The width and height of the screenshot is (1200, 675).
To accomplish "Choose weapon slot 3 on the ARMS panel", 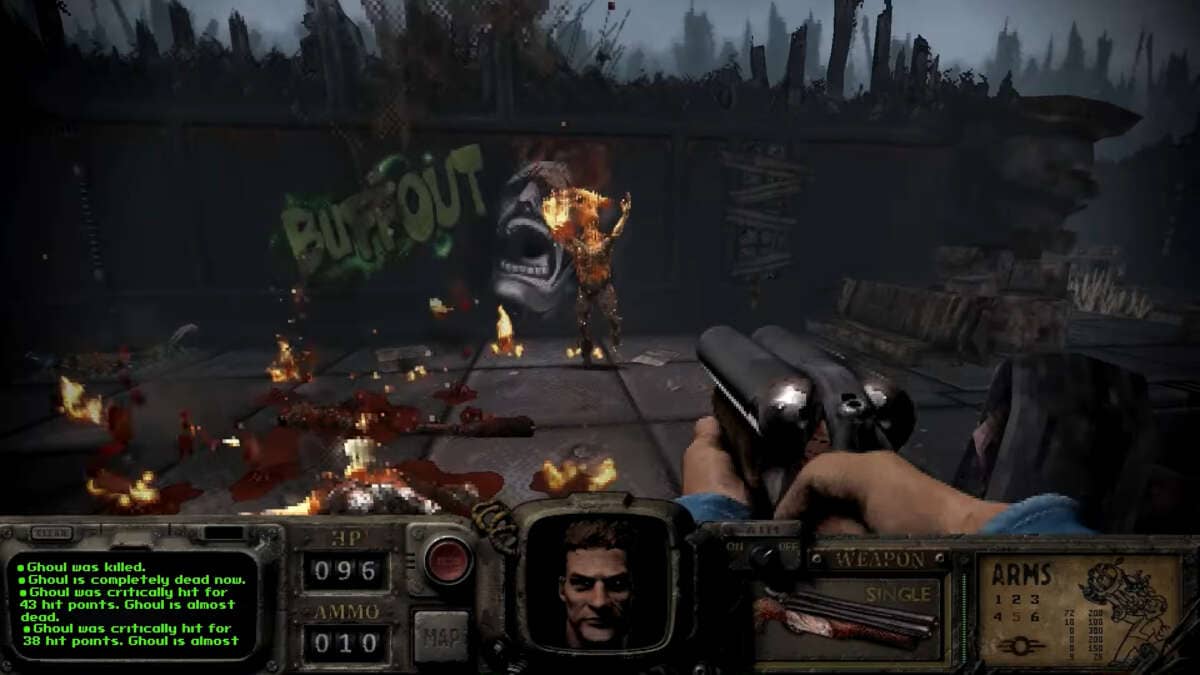I will [x=1035, y=600].
